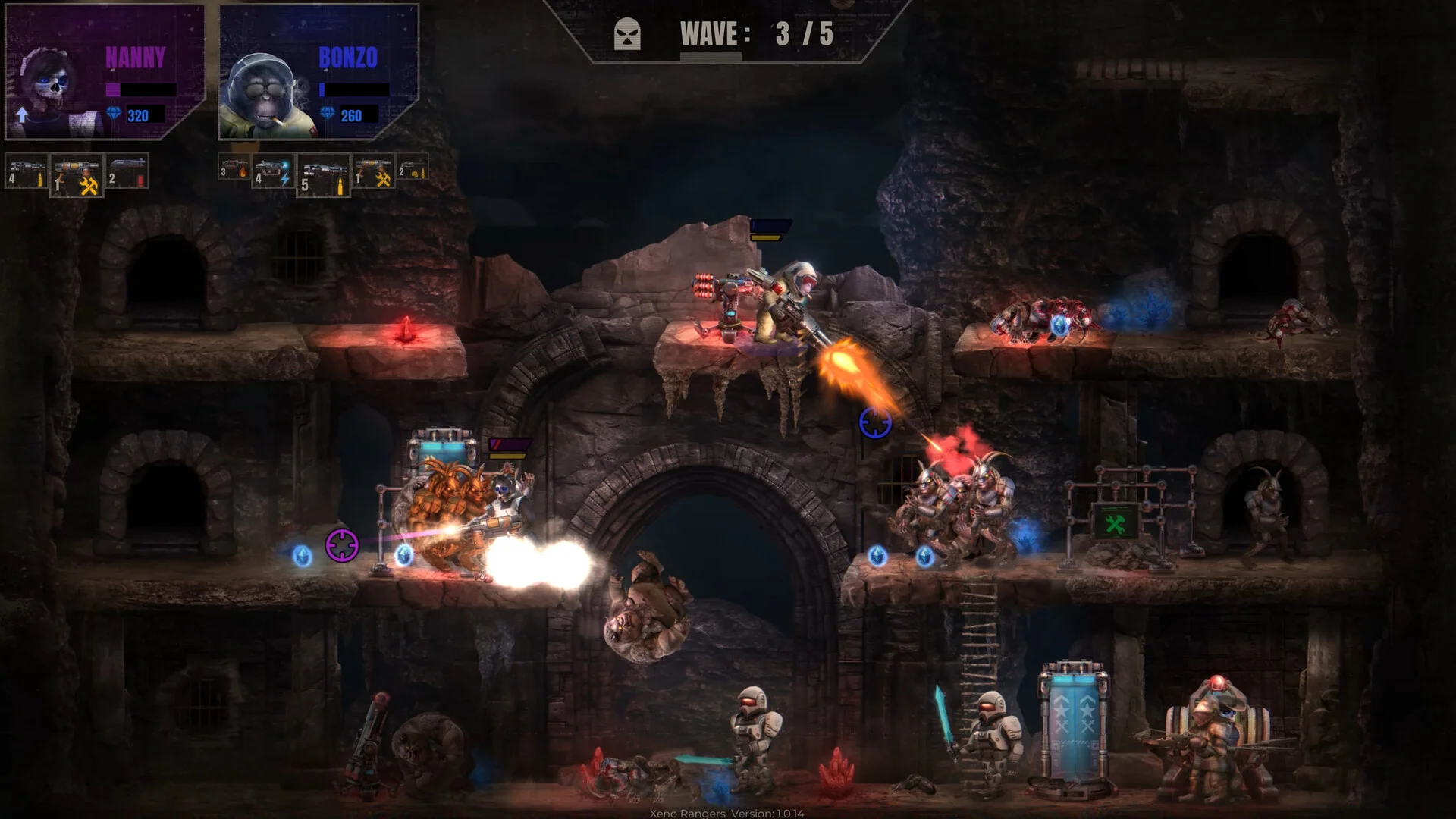Viewport: 1456px width, 819px height.
Task: Click the blue upgrade arrow on Nanny's panel
Action: 22,115
